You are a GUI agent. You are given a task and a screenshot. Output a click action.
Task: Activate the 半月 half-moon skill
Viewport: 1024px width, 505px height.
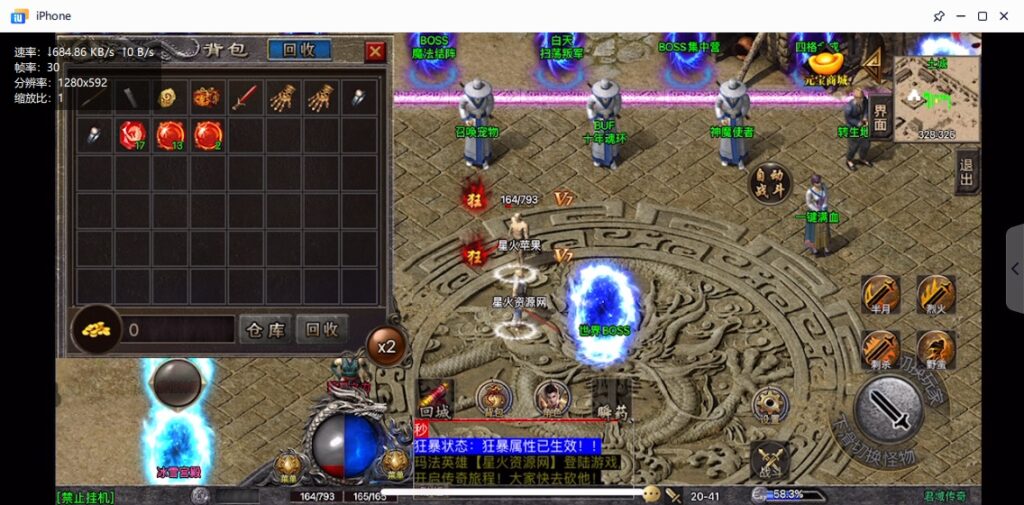pyautogui.click(x=881, y=294)
